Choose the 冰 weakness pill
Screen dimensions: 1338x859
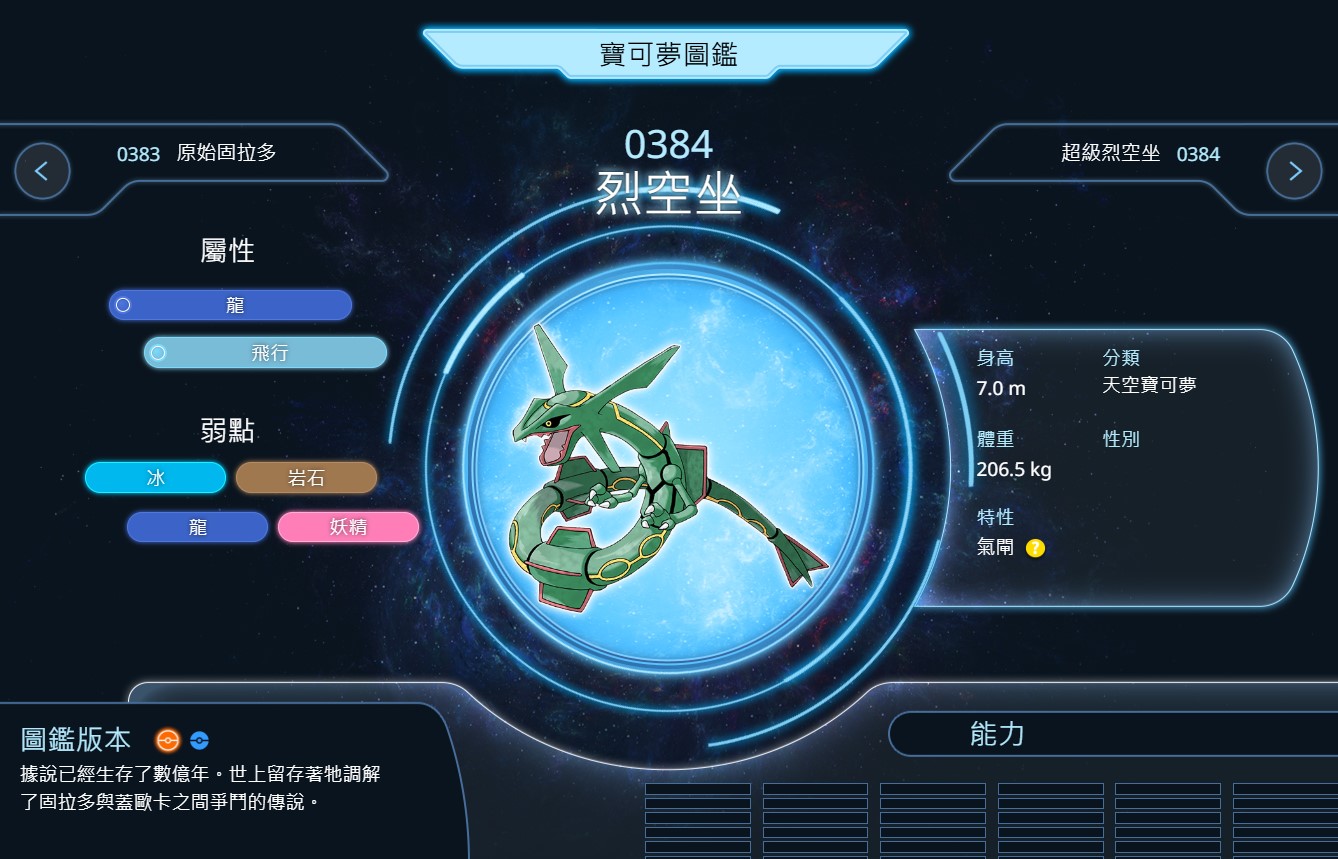pyautogui.click(x=156, y=478)
